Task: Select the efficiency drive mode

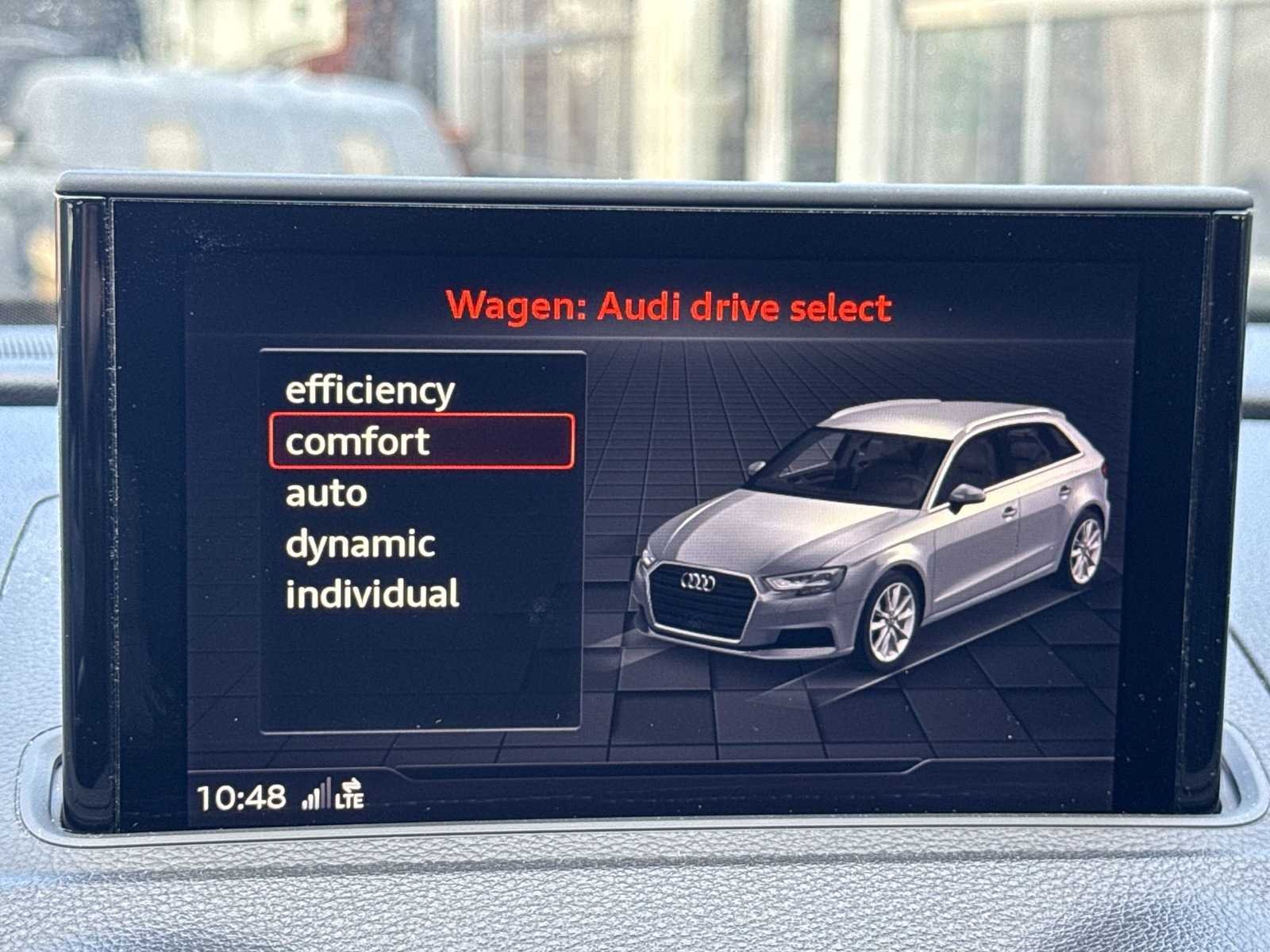Action: coord(370,390)
